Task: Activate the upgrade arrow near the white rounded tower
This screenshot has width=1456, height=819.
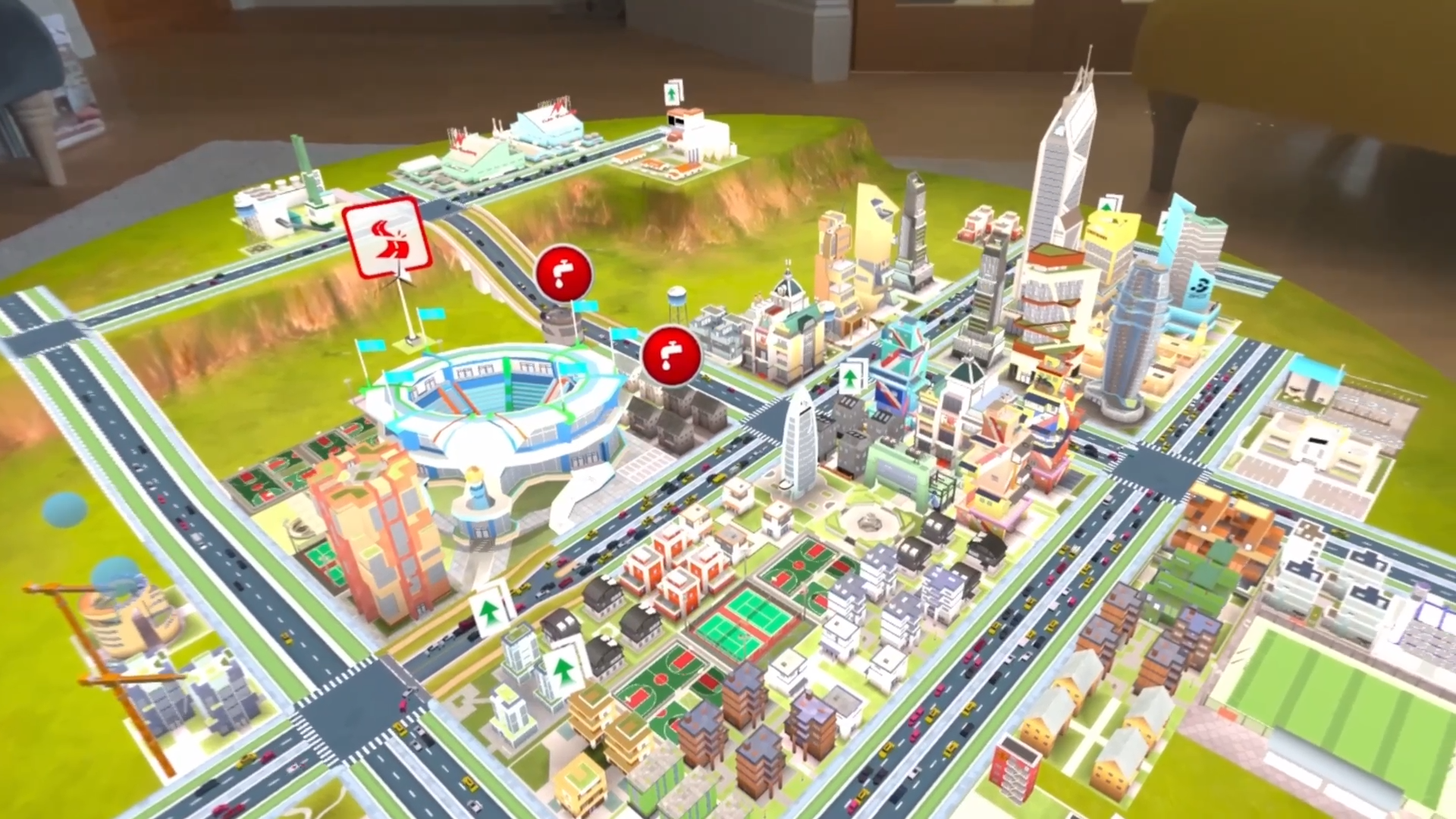Action: coord(852,377)
